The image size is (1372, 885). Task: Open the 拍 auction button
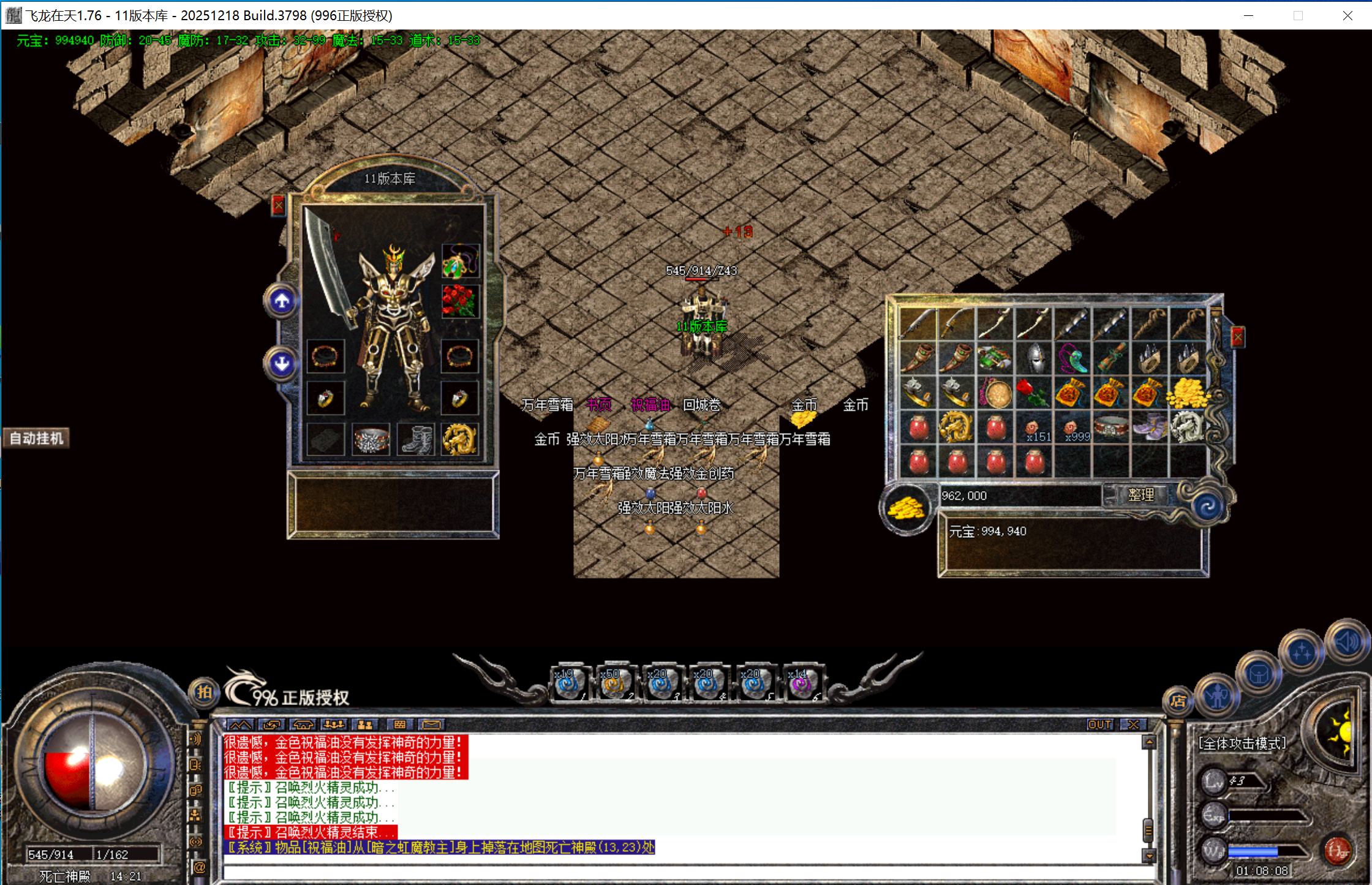[x=204, y=693]
